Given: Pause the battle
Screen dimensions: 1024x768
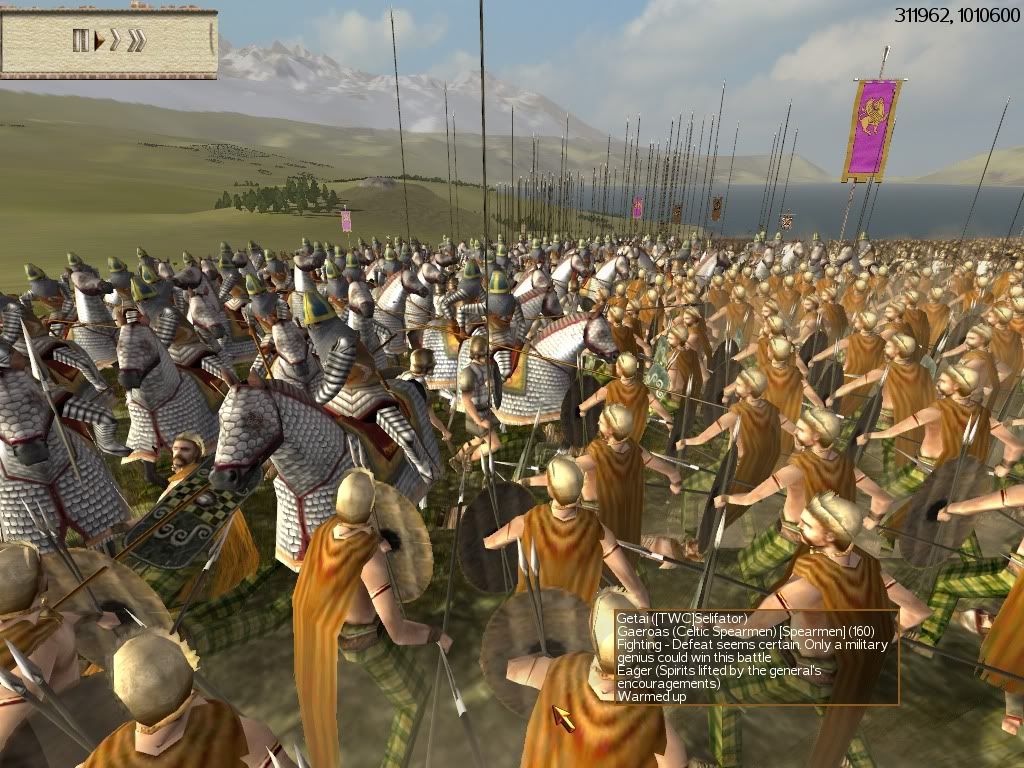Looking at the screenshot, I should tap(80, 40).
